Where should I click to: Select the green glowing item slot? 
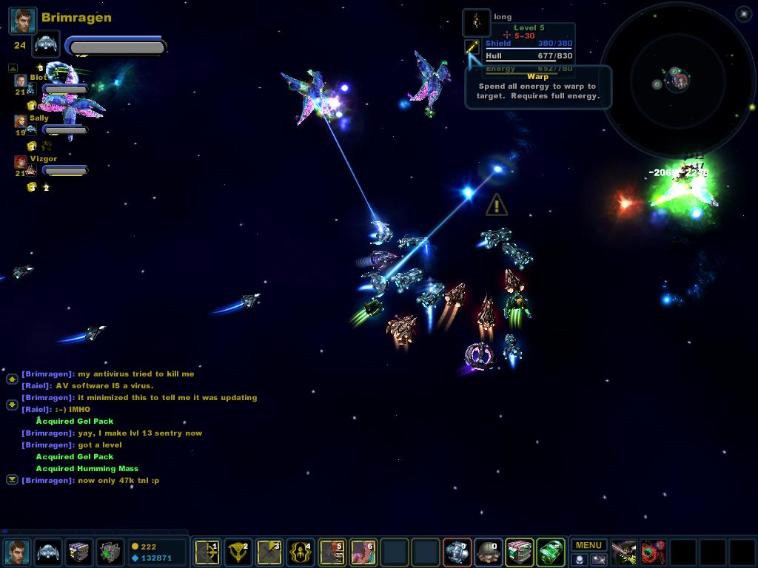(550, 552)
